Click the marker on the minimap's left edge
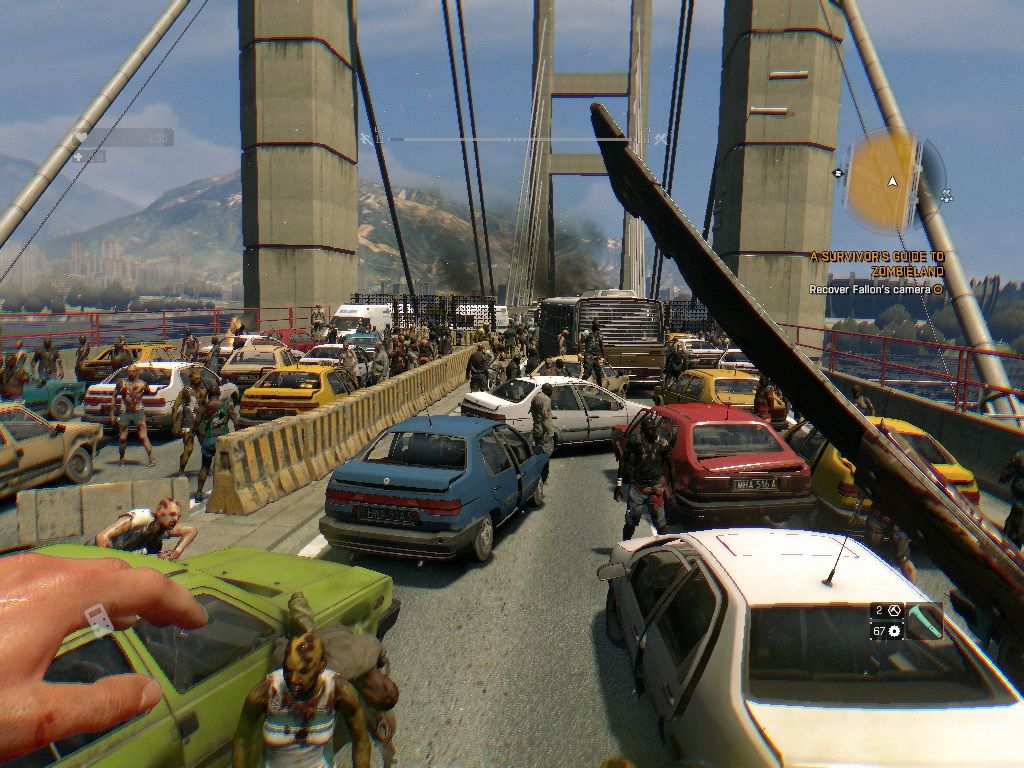1024x768 pixels. (x=837, y=172)
